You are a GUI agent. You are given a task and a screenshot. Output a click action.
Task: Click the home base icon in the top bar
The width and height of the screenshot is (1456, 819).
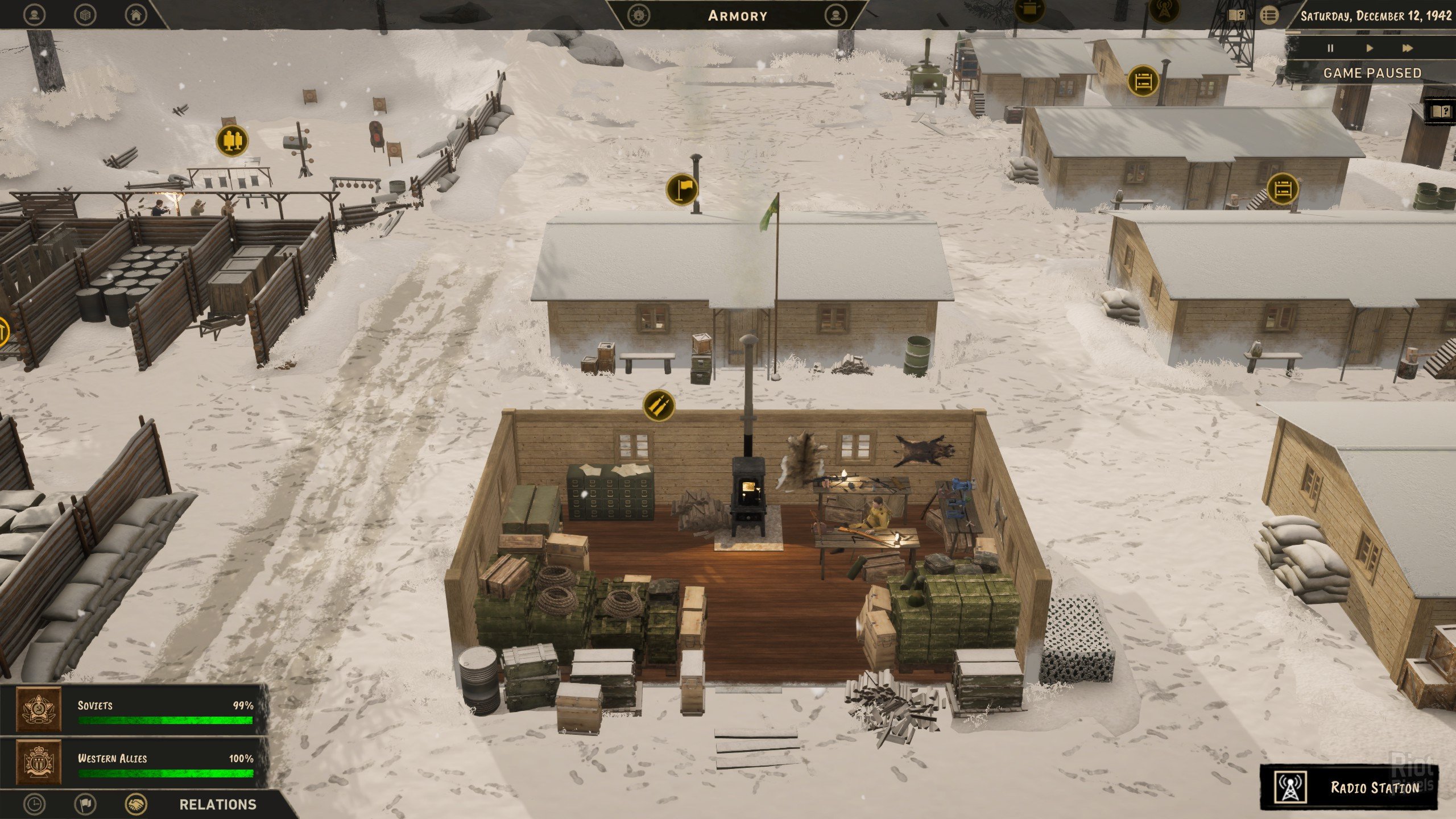pyautogui.click(x=135, y=15)
